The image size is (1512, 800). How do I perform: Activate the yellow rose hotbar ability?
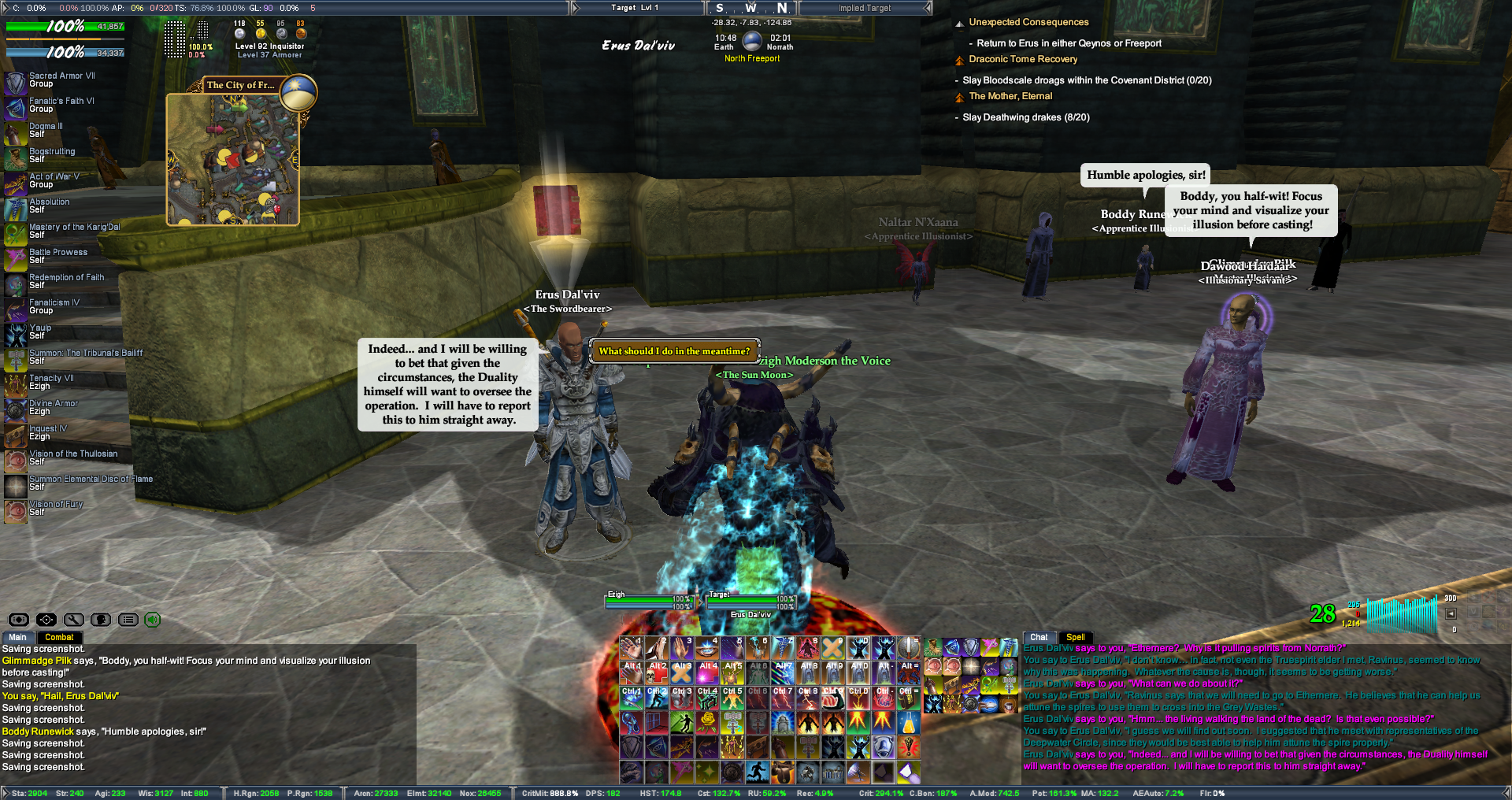[x=707, y=721]
